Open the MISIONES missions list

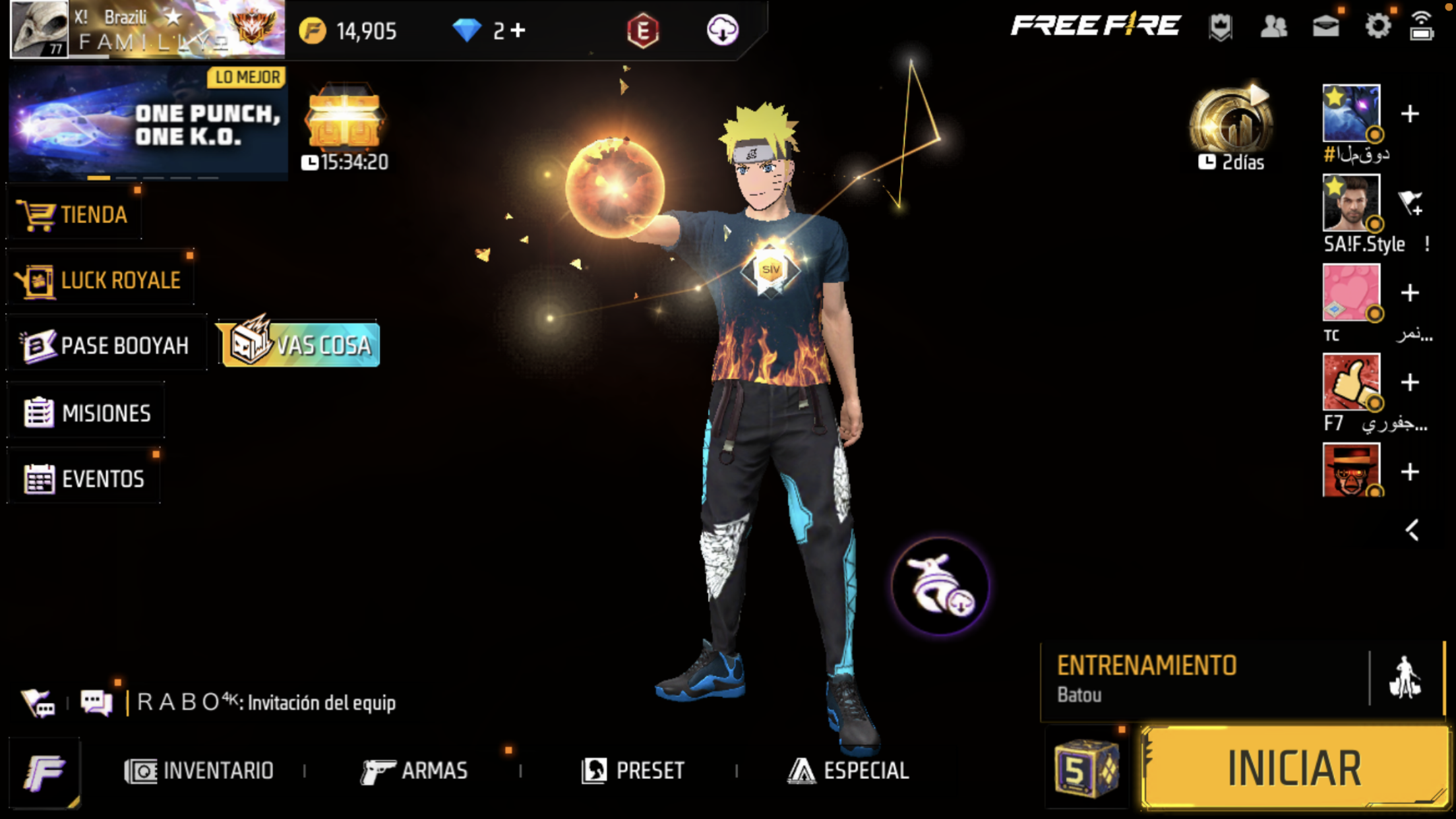pyautogui.click(x=87, y=413)
